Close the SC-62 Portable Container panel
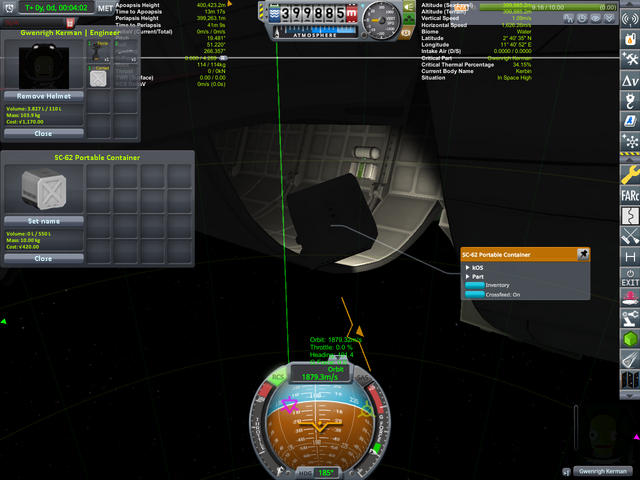The image size is (640, 480). (x=43, y=258)
